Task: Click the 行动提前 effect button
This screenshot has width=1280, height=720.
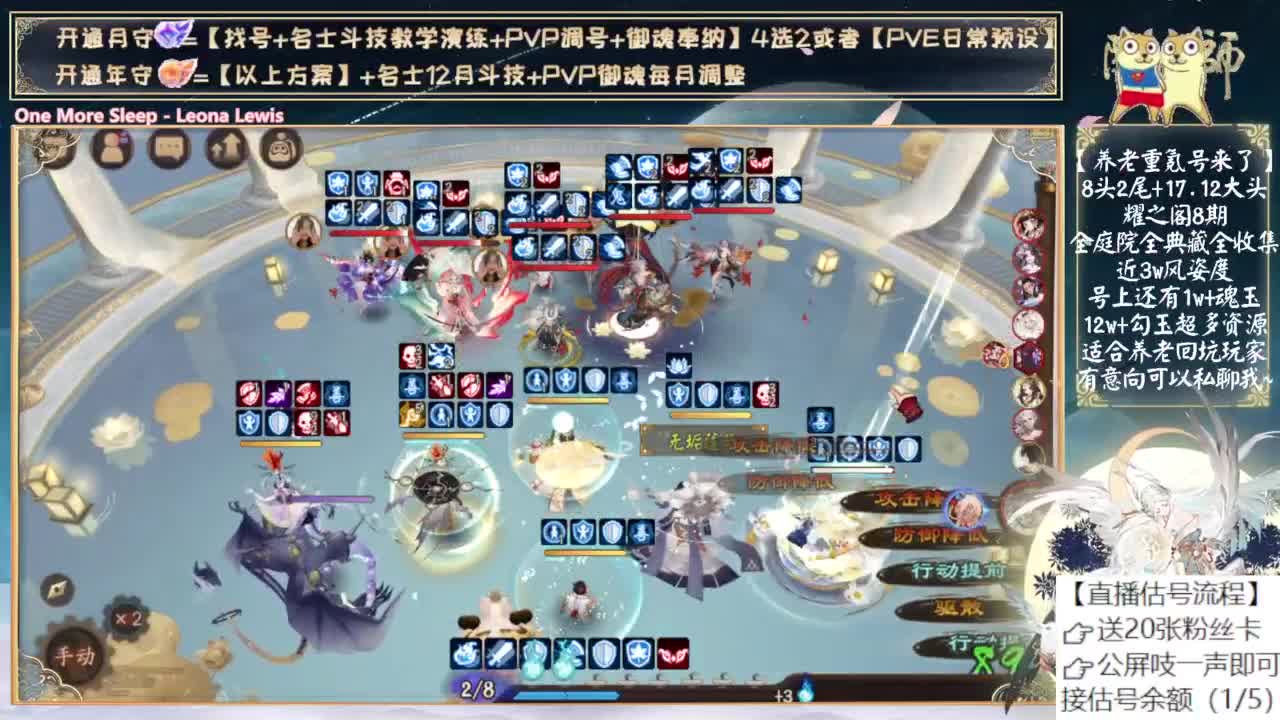Action: click(x=958, y=570)
